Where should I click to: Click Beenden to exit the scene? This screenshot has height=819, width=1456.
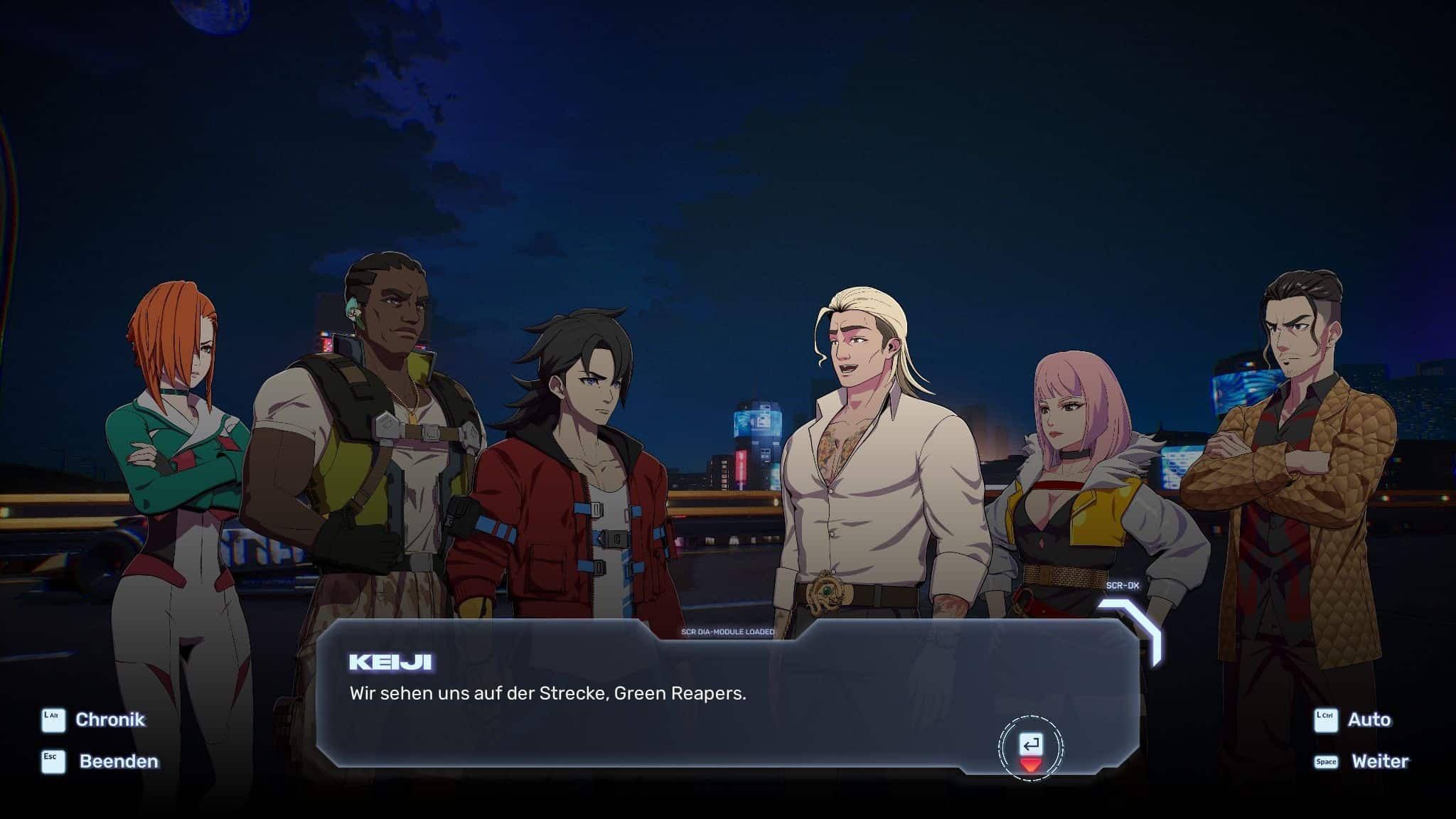click(118, 761)
